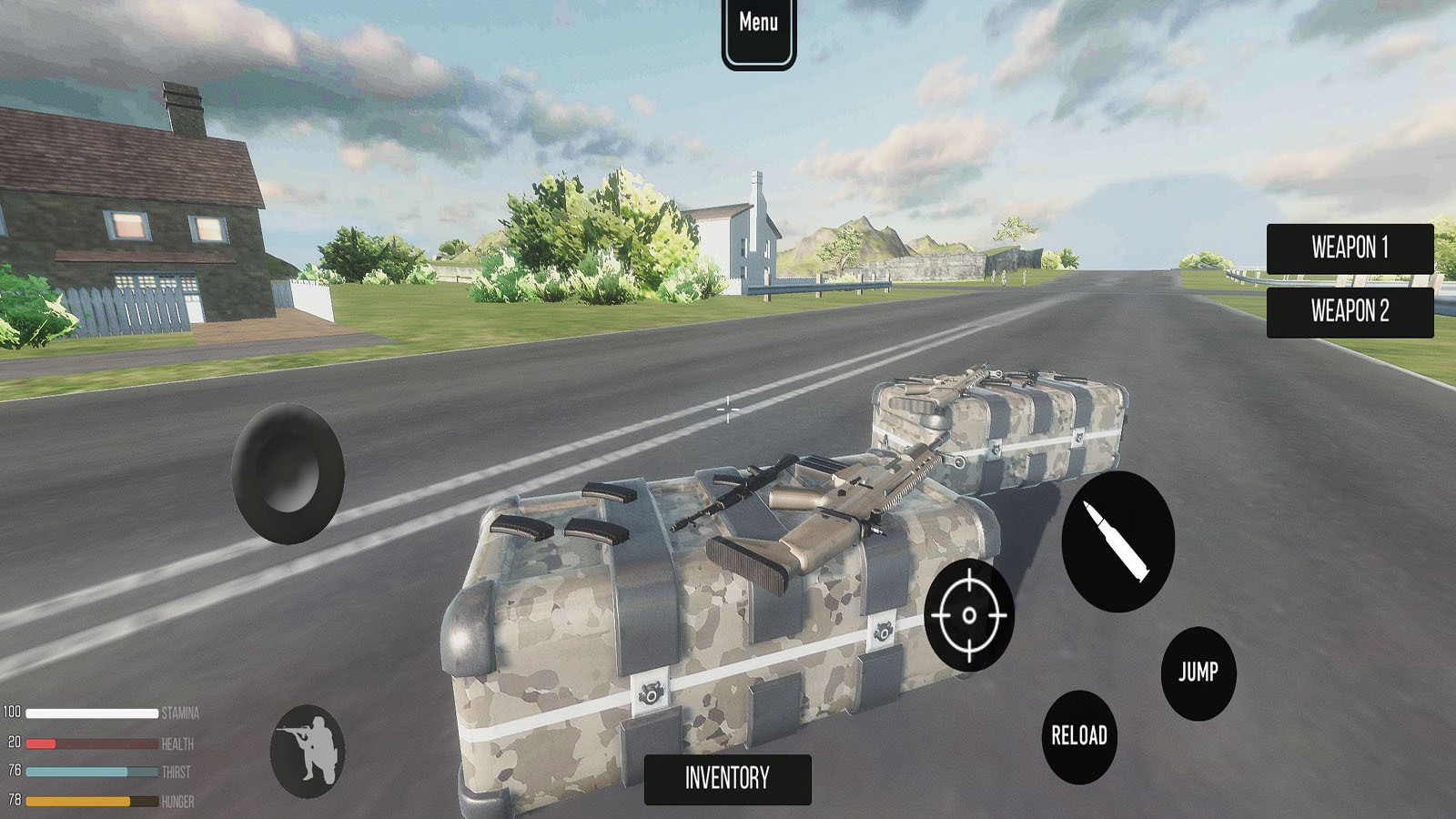Switch to Weapon 1
Viewport: 1456px width, 819px height.
[x=1350, y=248]
